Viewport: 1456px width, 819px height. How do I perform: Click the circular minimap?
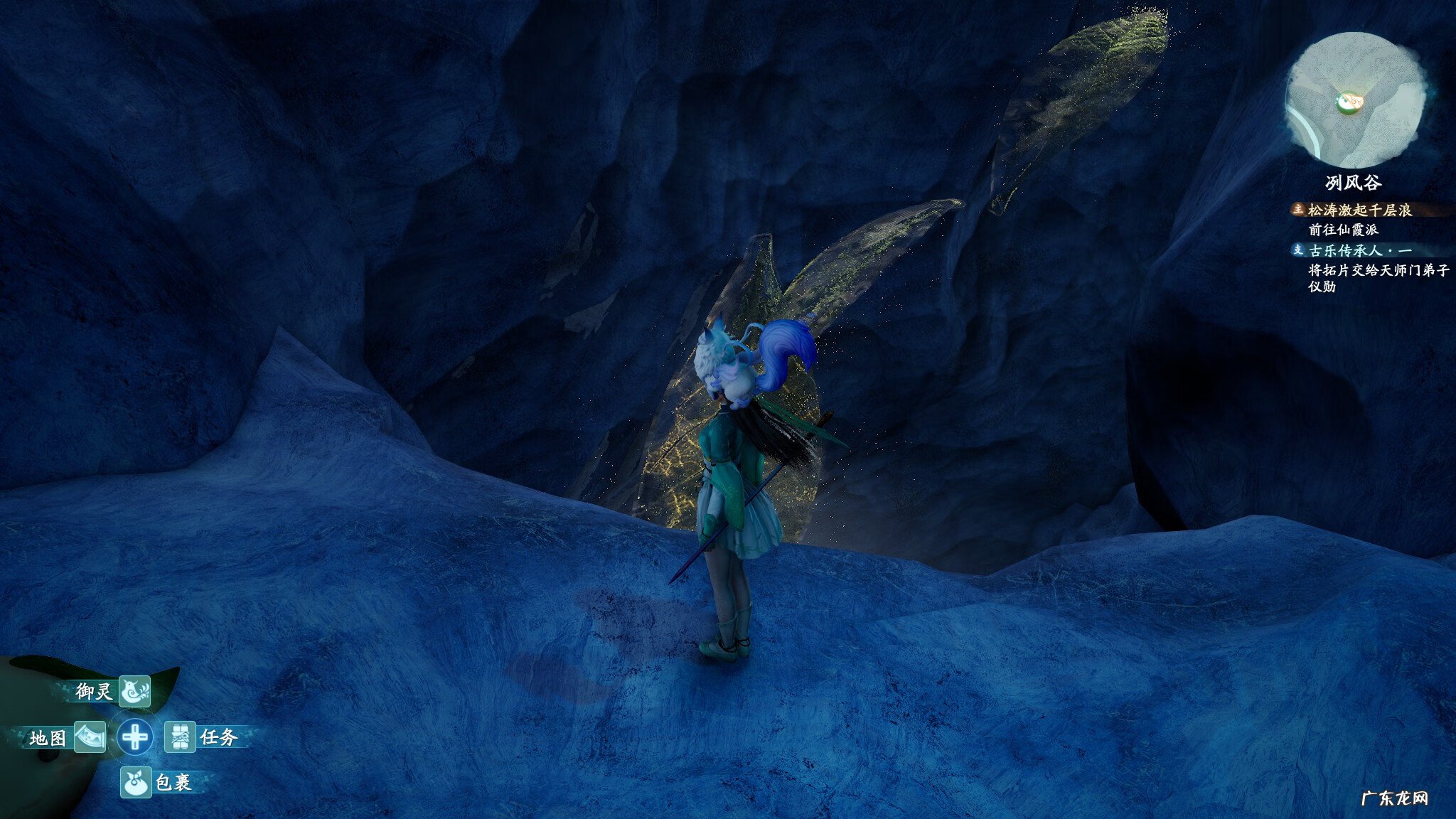pos(1354,100)
